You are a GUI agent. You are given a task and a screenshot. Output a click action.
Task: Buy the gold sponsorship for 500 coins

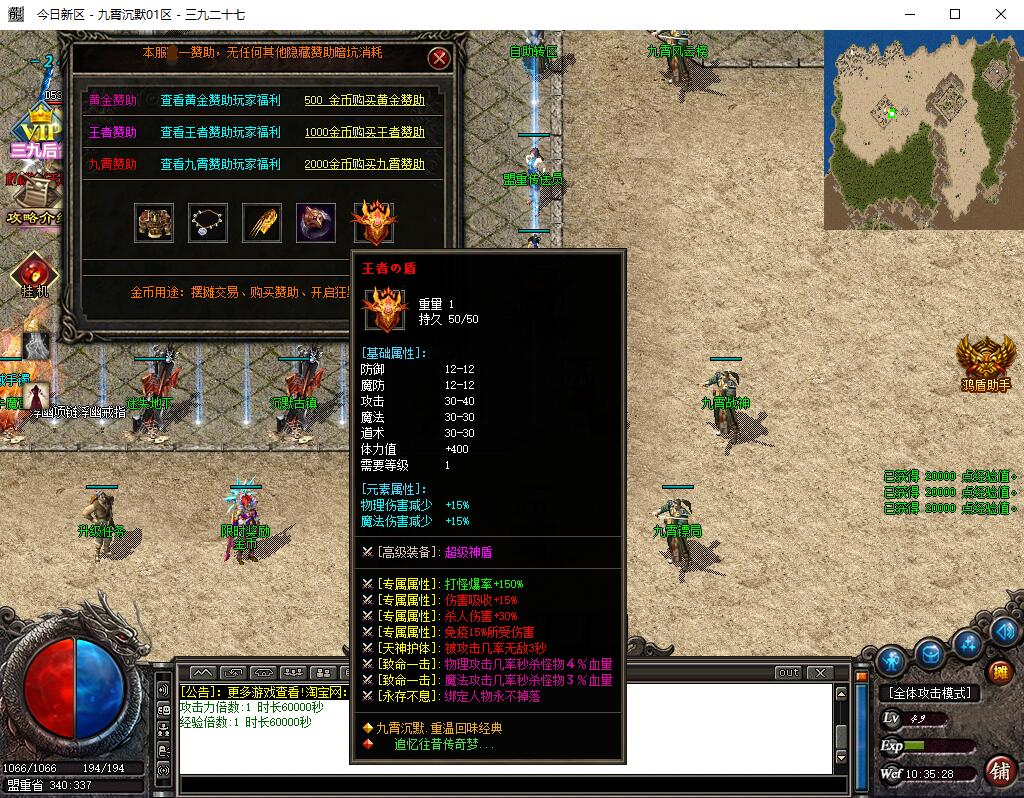364,100
